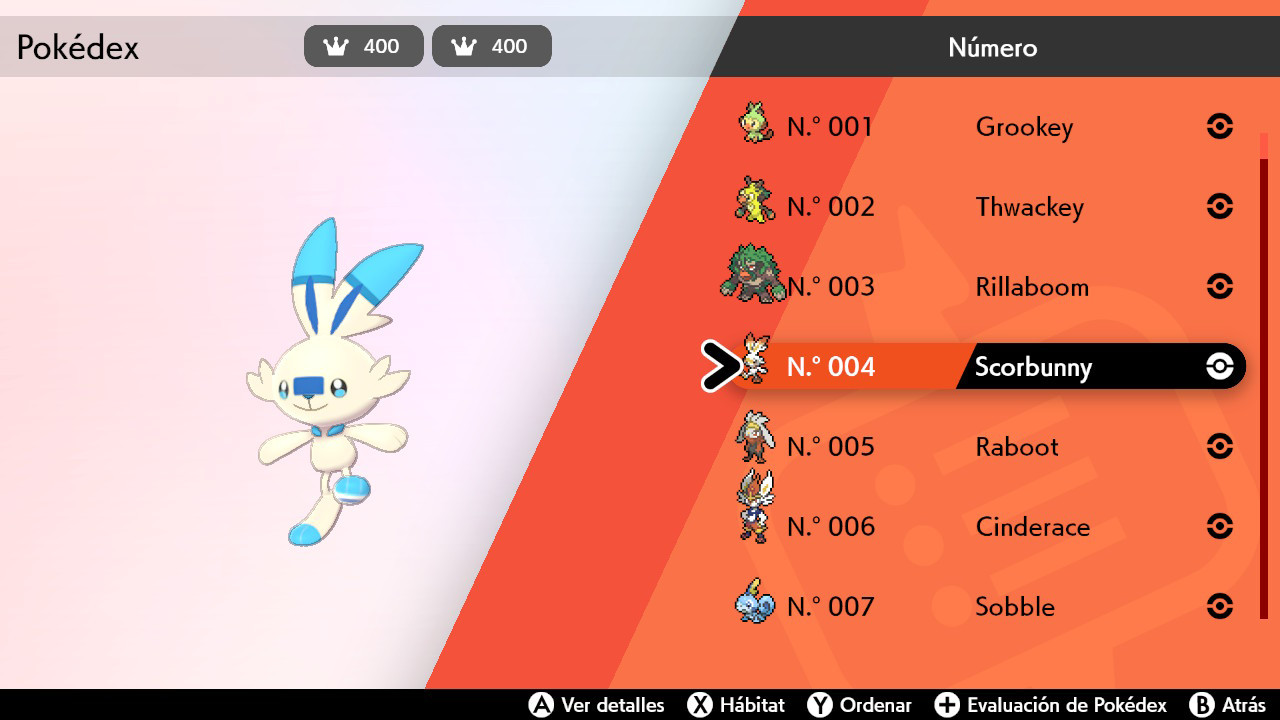1280x720 pixels.
Task: Click the Raboot caught indicator icon
Action: coord(1219,446)
